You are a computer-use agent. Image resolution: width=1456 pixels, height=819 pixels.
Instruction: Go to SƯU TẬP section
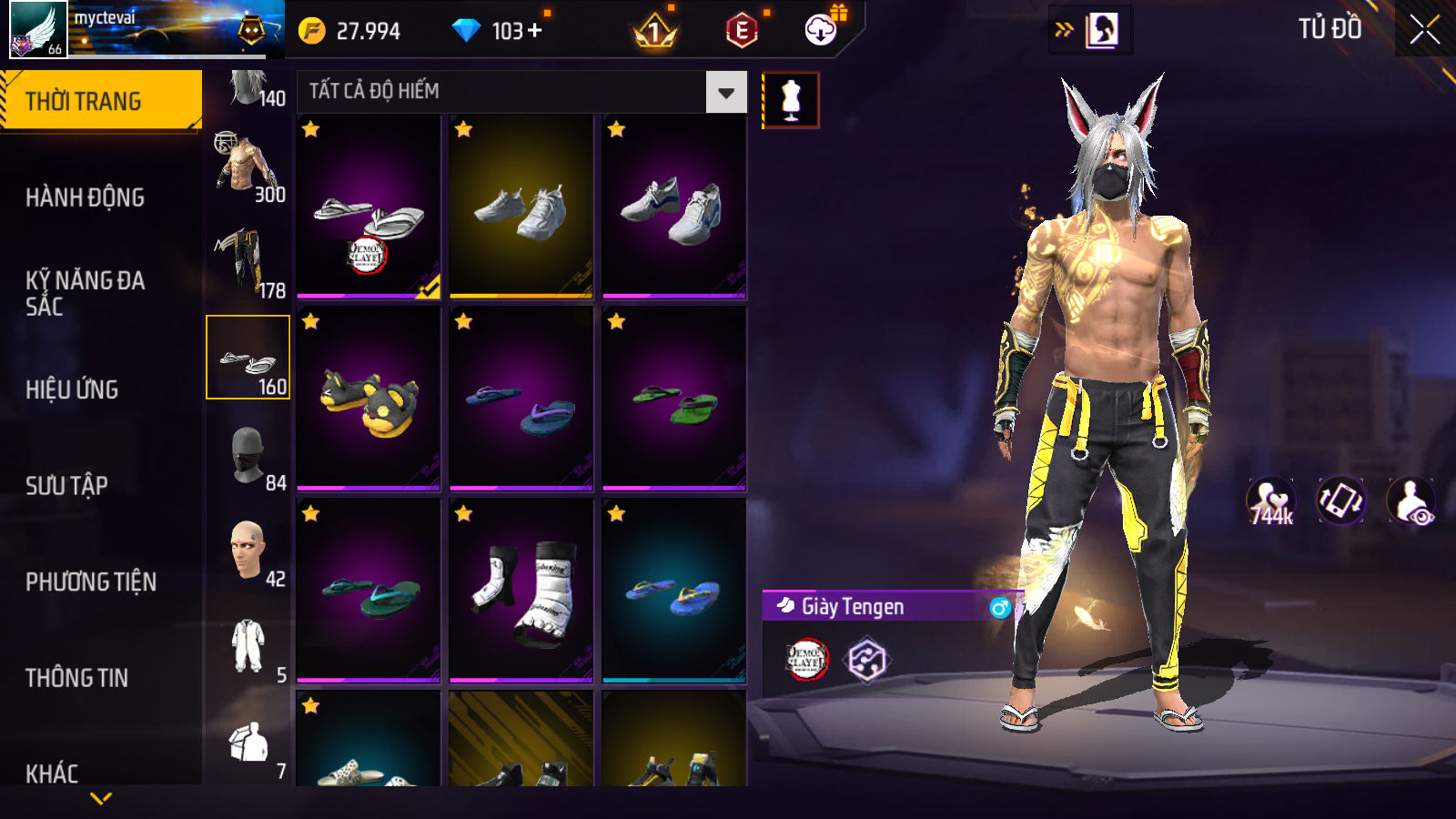(x=66, y=486)
